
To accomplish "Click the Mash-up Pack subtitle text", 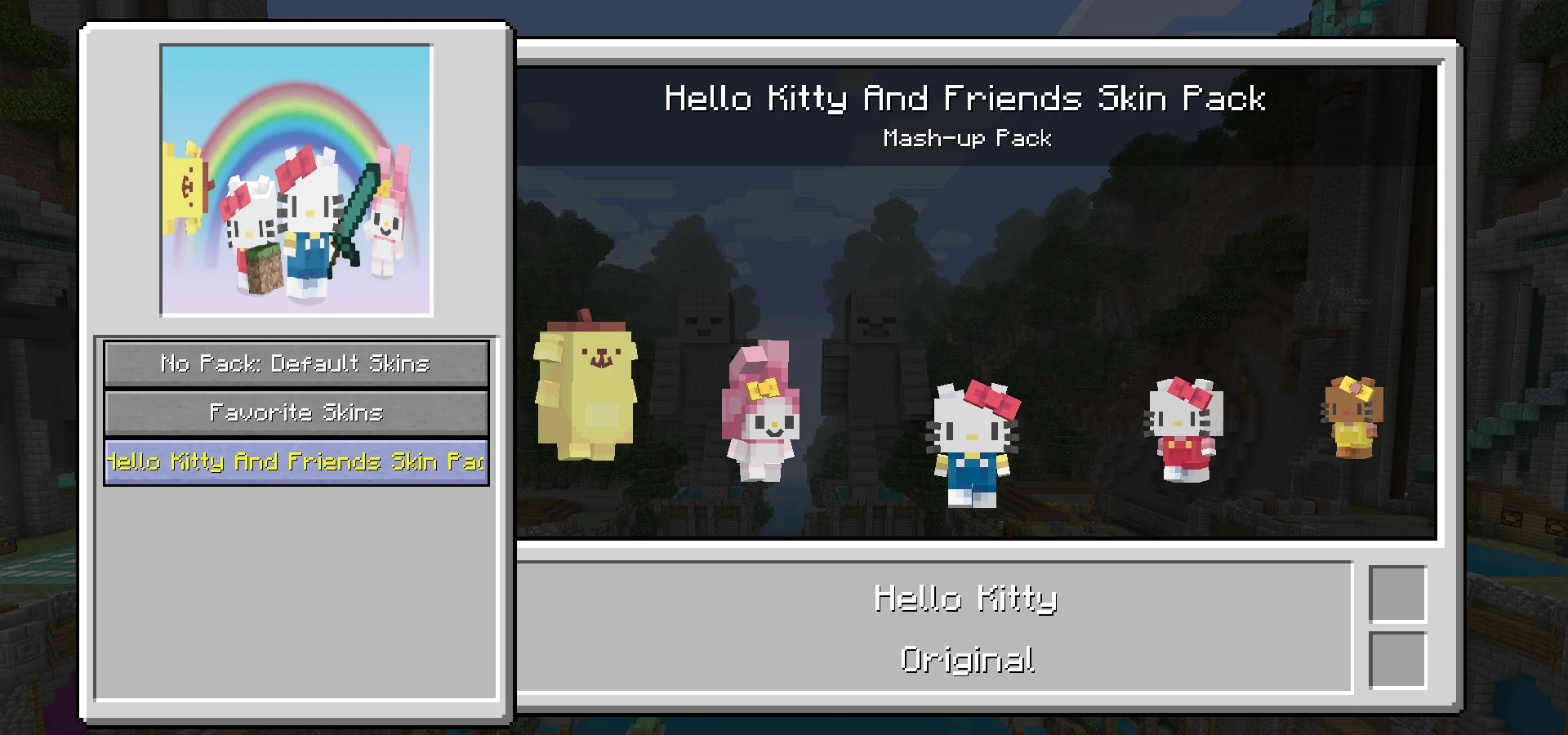I will (x=968, y=138).
